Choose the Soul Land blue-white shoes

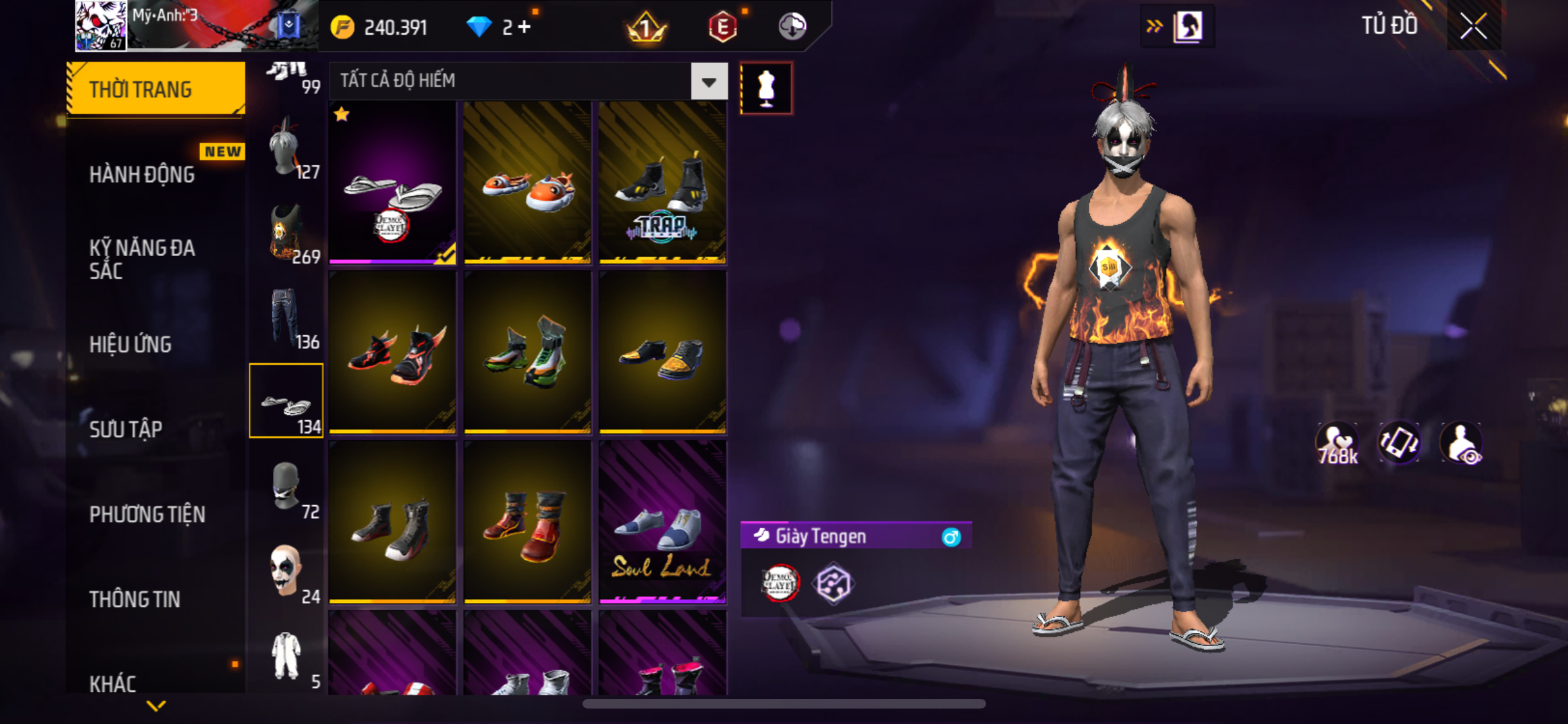click(662, 523)
